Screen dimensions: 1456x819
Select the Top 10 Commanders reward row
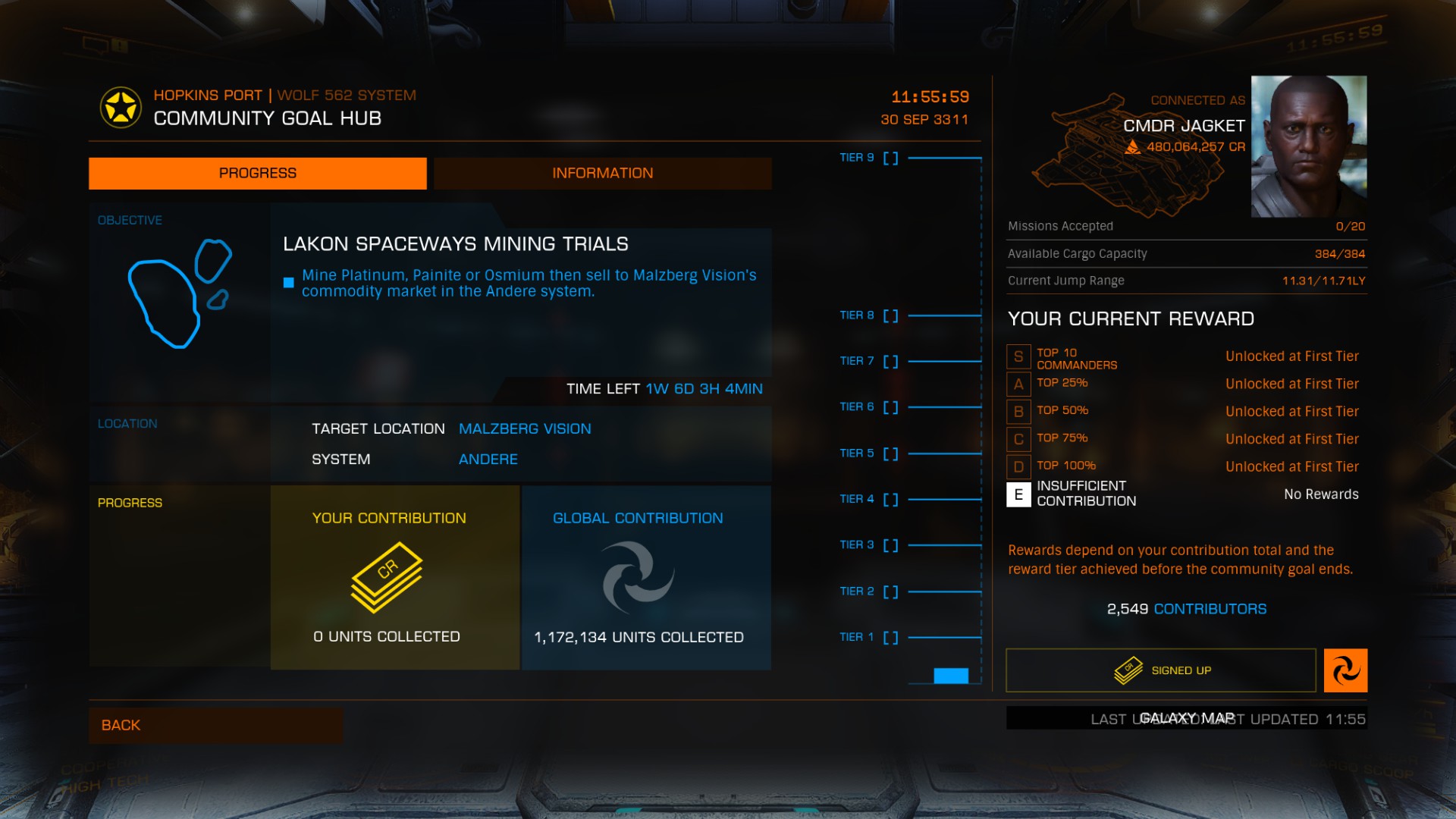[1186, 357]
